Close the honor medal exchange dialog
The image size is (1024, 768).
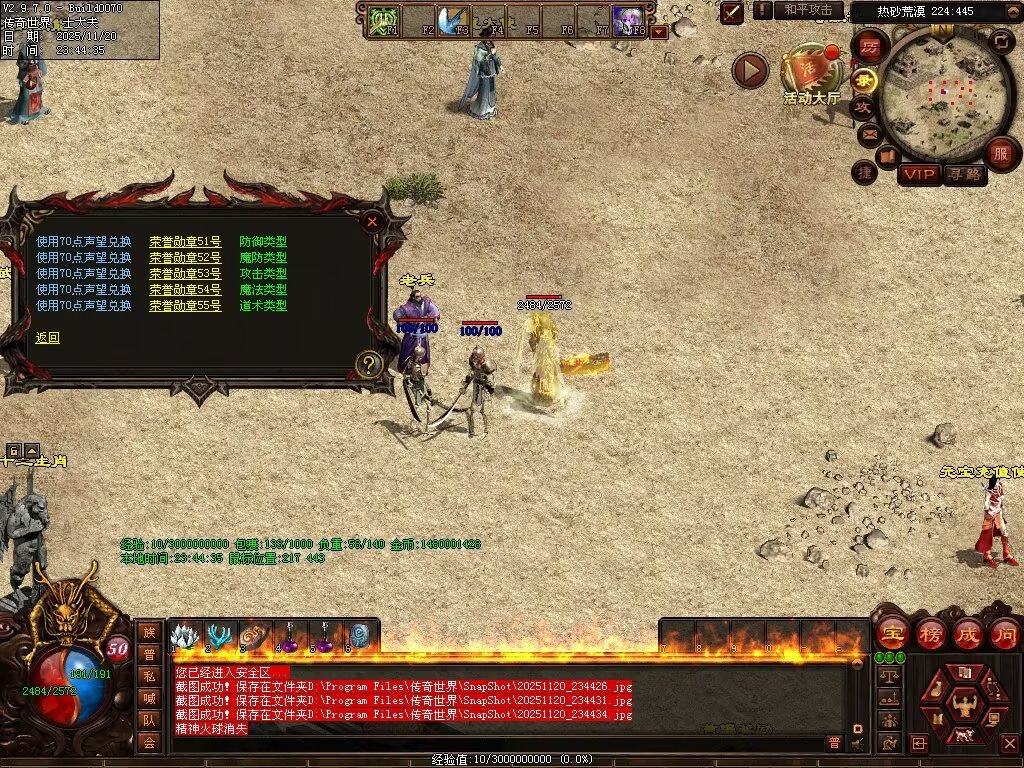pos(372,222)
